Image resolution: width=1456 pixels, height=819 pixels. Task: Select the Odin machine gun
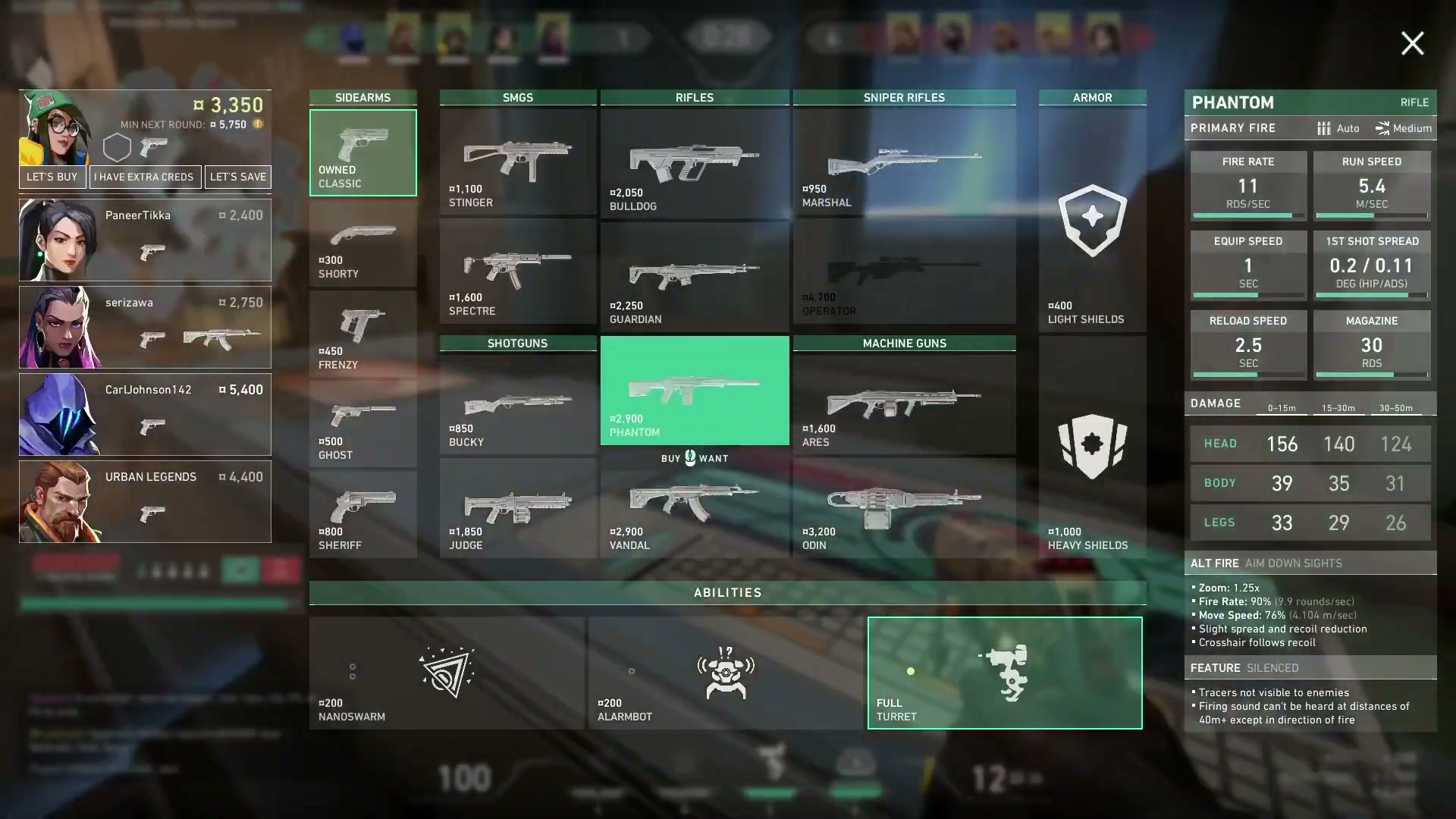tap(904, 510)
